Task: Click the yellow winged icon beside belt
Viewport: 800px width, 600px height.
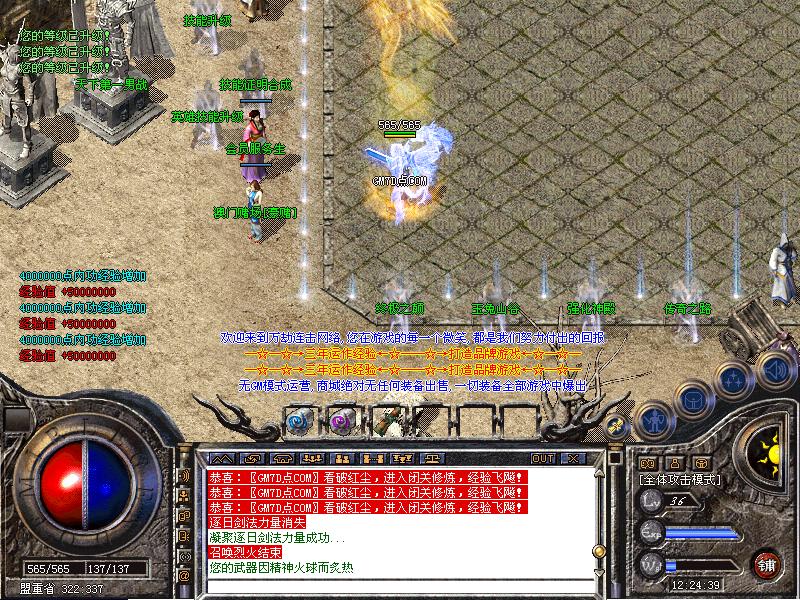Action: click(617, 426)
